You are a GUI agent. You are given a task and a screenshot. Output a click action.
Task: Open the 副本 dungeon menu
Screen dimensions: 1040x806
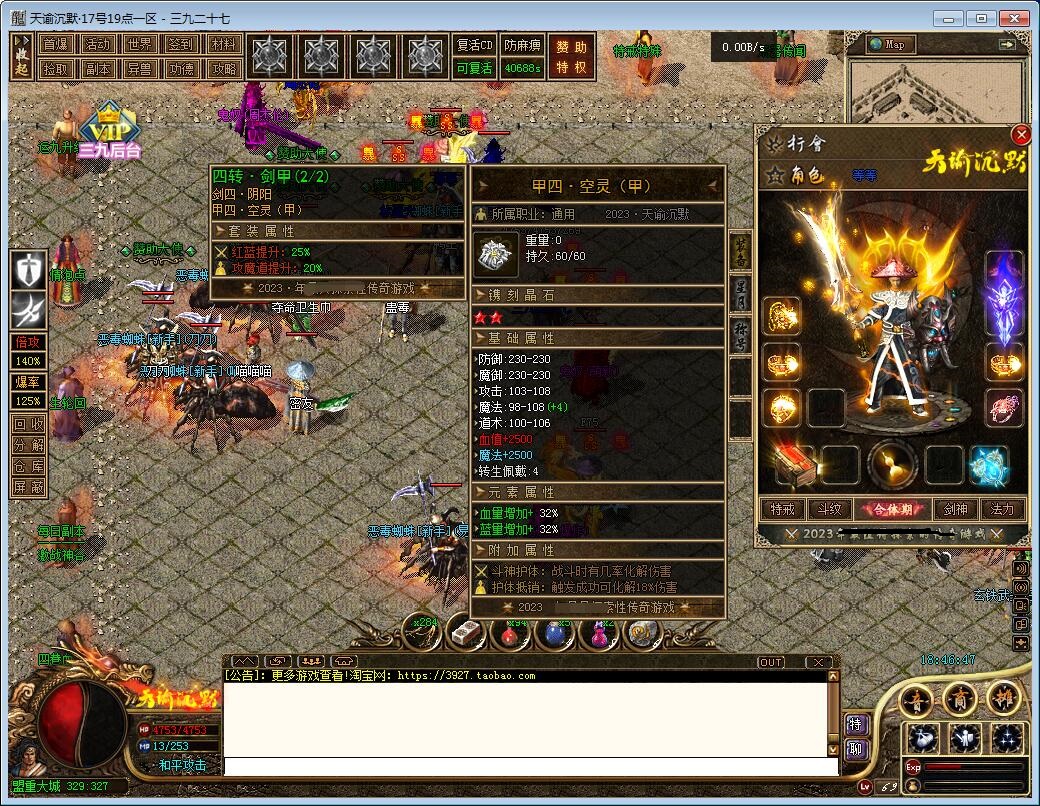tap(98, 69)
